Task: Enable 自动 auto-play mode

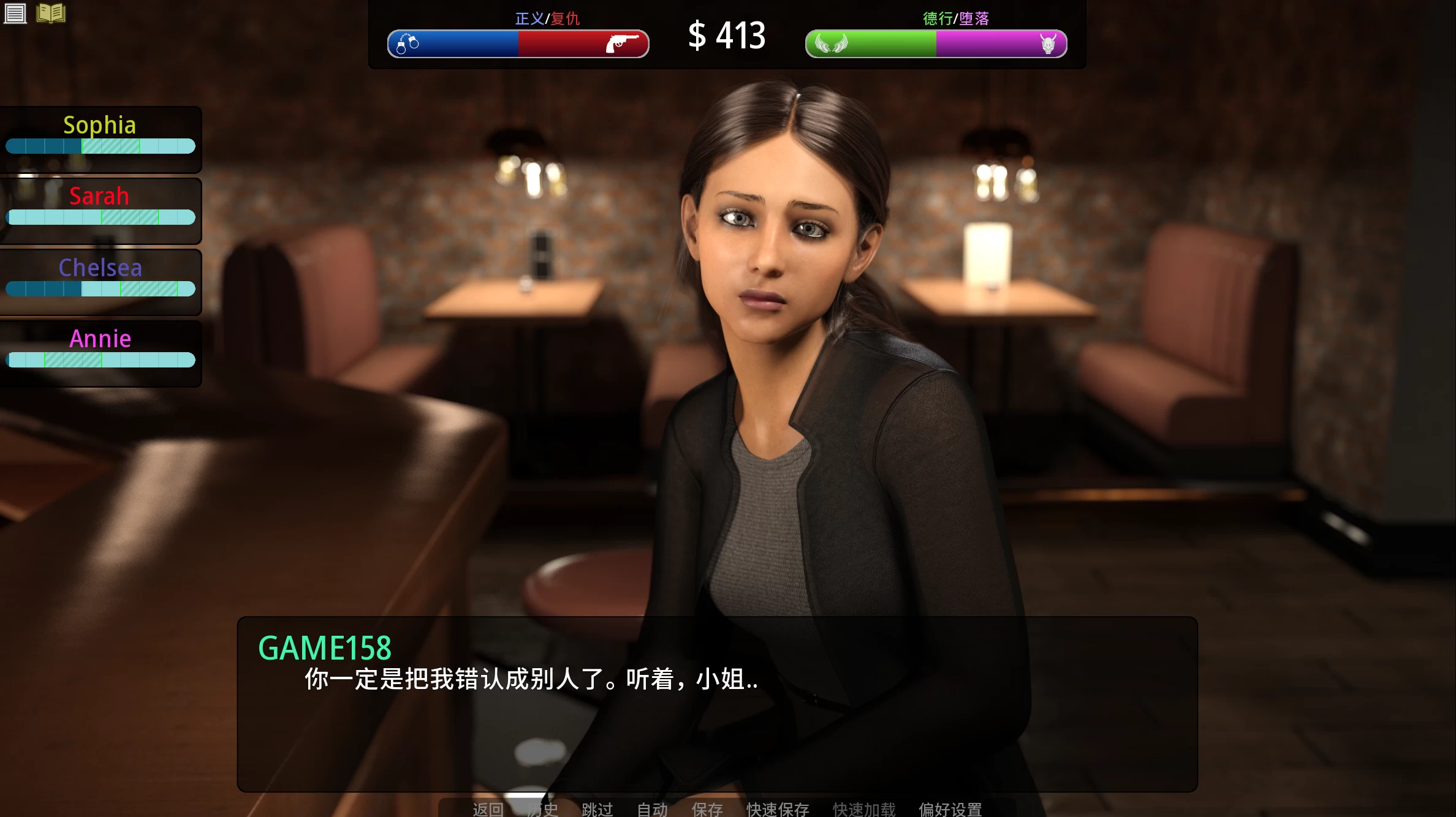Action: point(652,809)
